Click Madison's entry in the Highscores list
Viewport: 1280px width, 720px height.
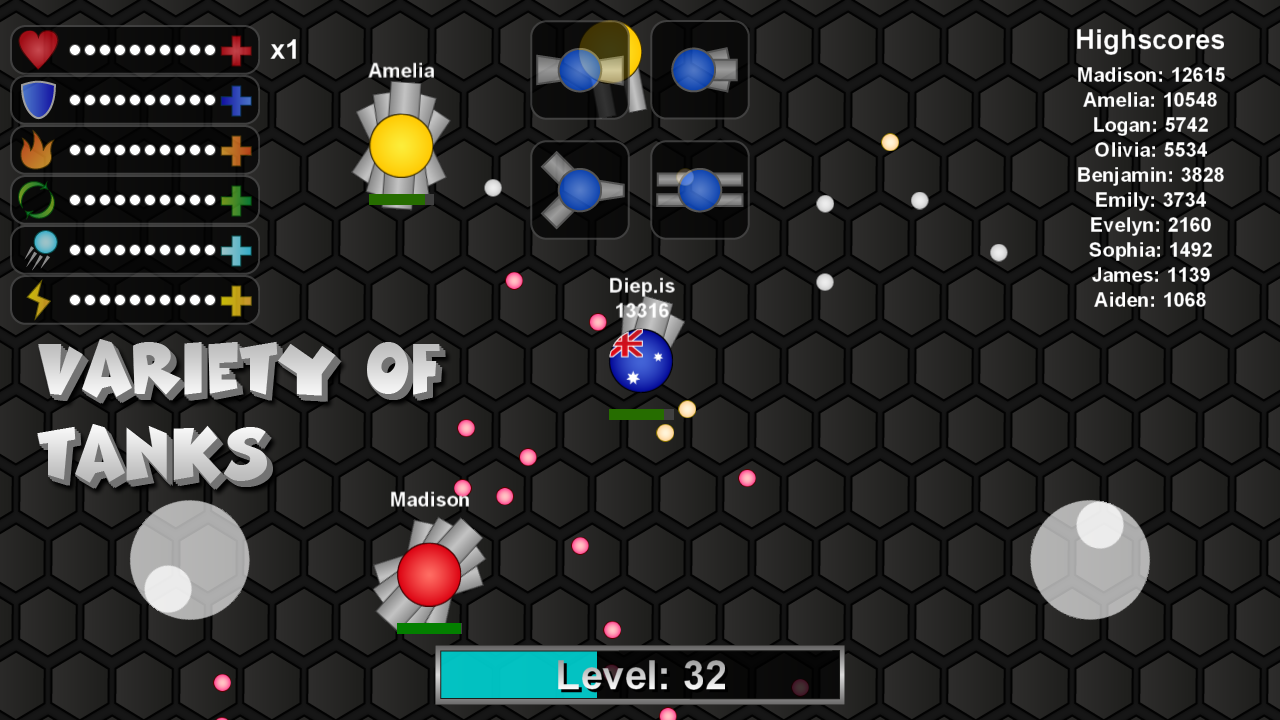click(x=1150, y=74)
